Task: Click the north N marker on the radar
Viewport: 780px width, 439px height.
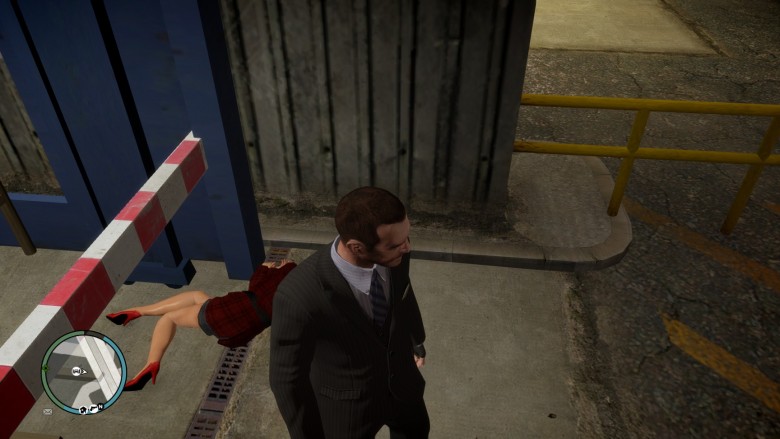Action: pos(101,406)
